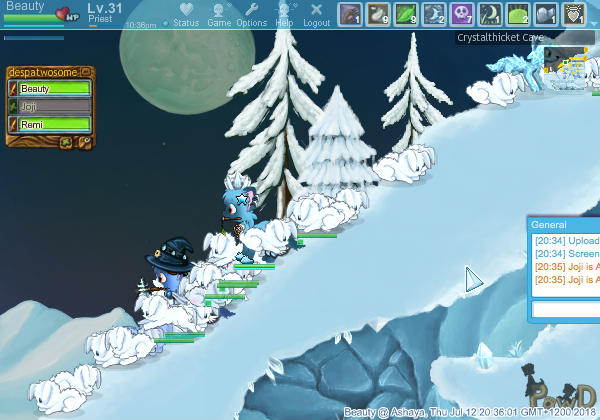Activate the heart with halo hotbar slot
The image size is (600, 420).
click(575, 14)
